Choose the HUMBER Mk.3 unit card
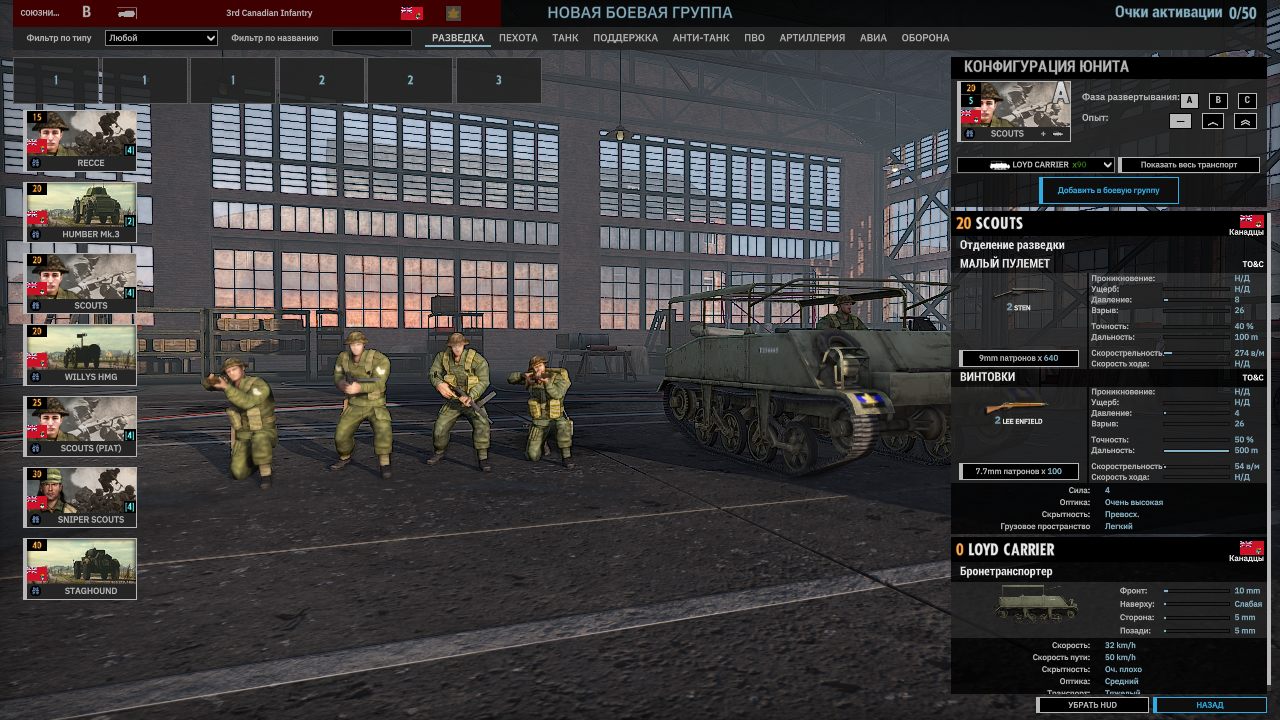The height and width of the screenshot is (720, 1280). [81, 211]
